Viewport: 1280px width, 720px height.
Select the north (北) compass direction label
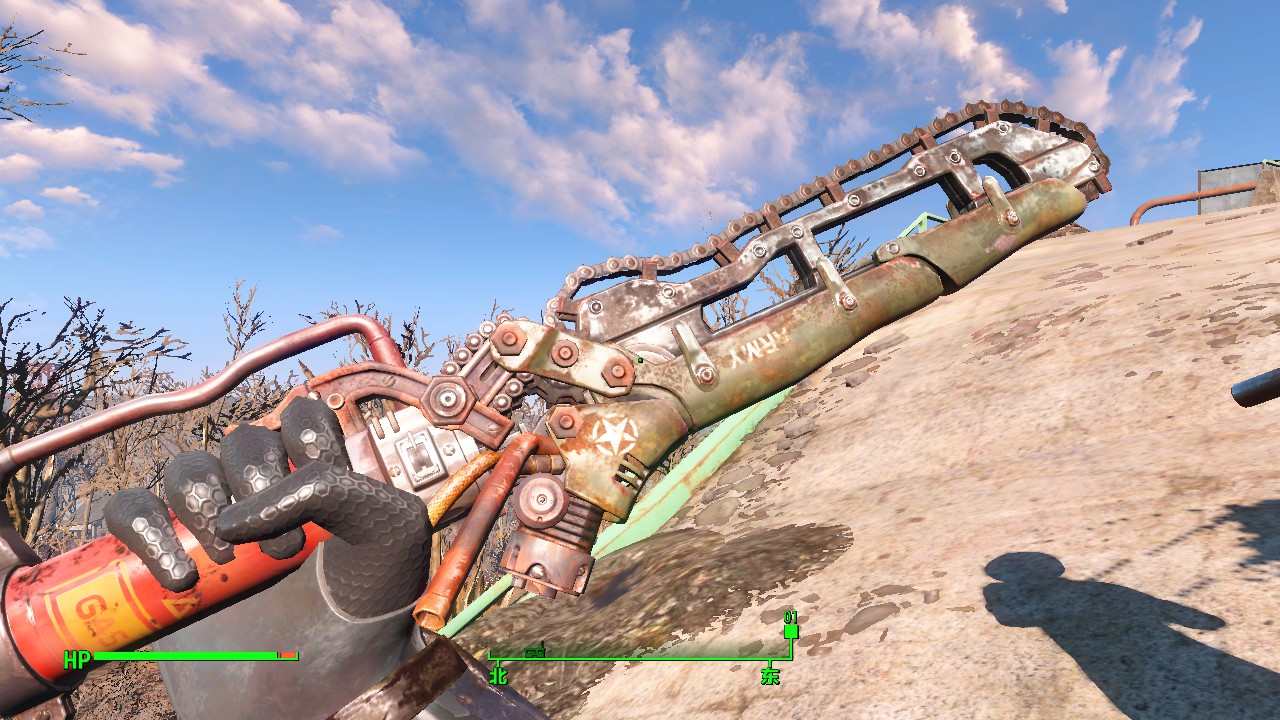pyautogui.click(x=498, y=675)
